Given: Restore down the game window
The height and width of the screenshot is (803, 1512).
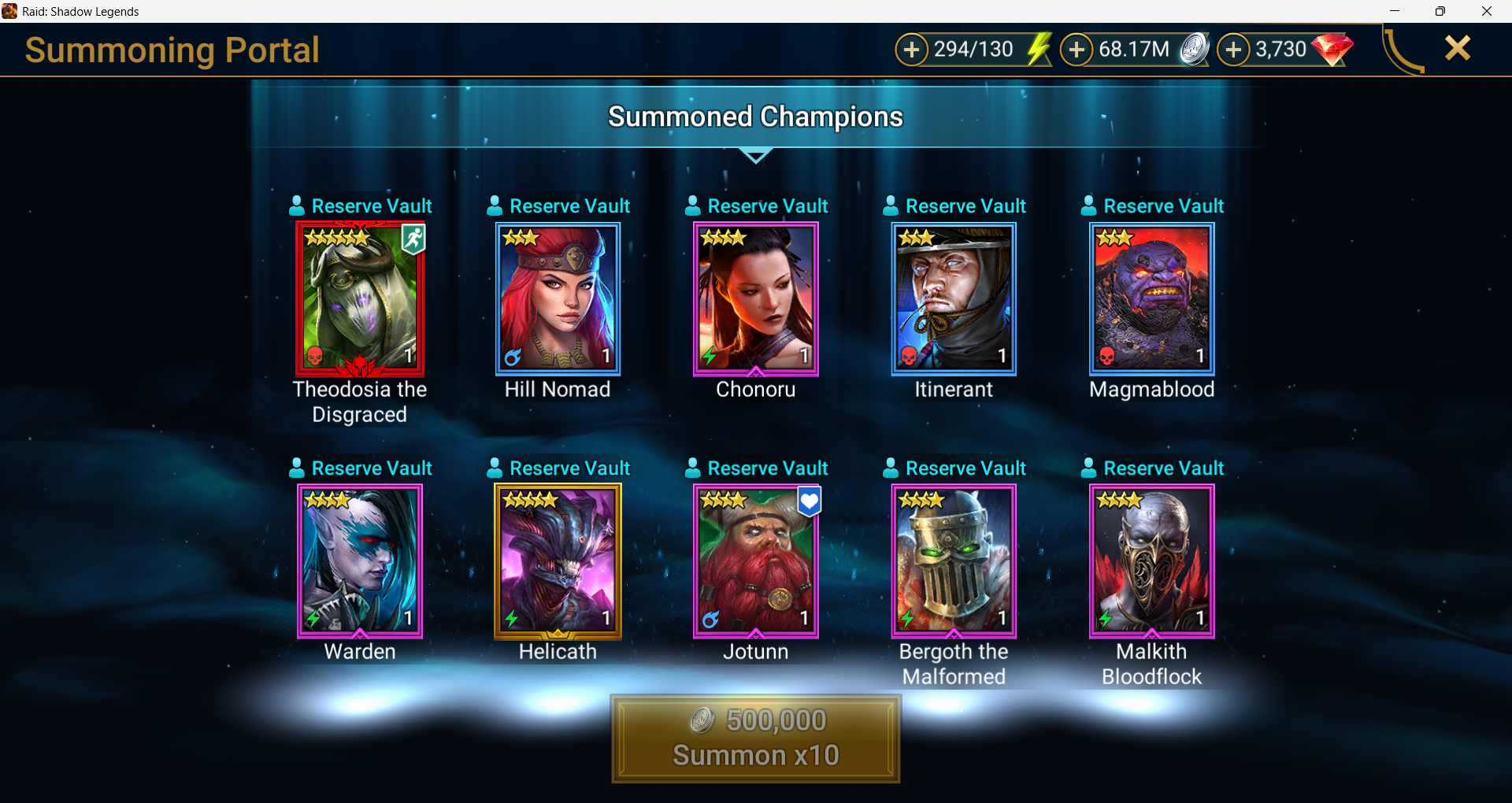Looking at the screenshot, I should (x=1440, y=11).
